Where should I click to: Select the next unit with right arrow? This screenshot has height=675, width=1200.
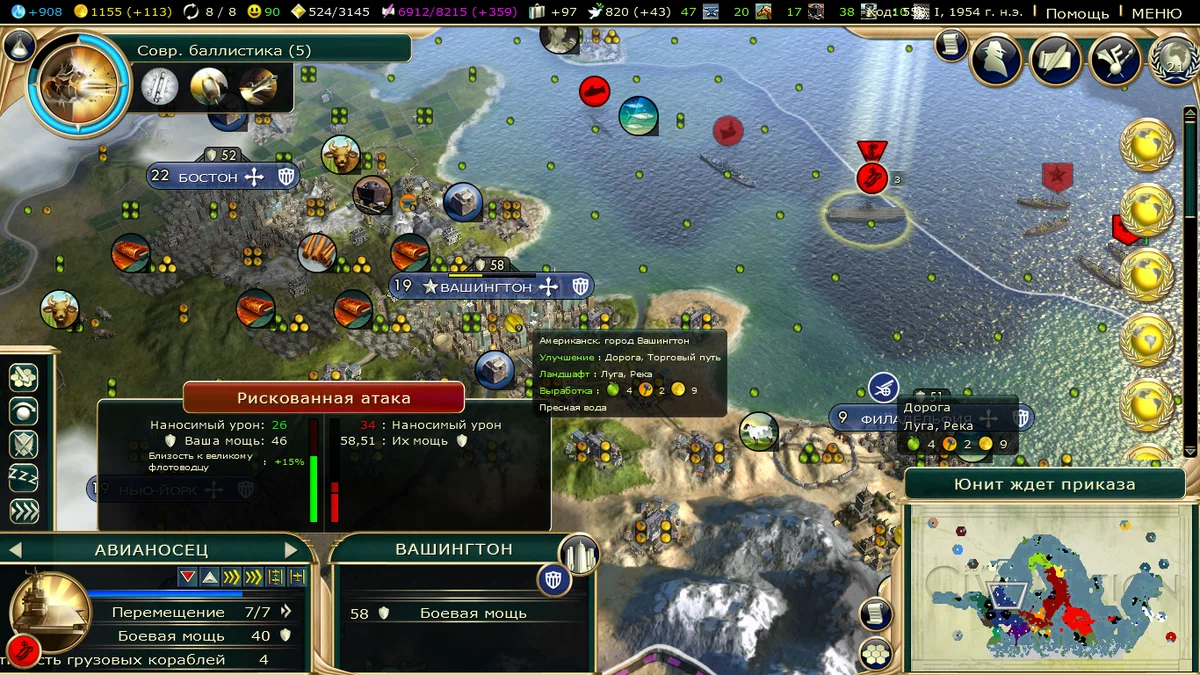[x=292, y=550]
